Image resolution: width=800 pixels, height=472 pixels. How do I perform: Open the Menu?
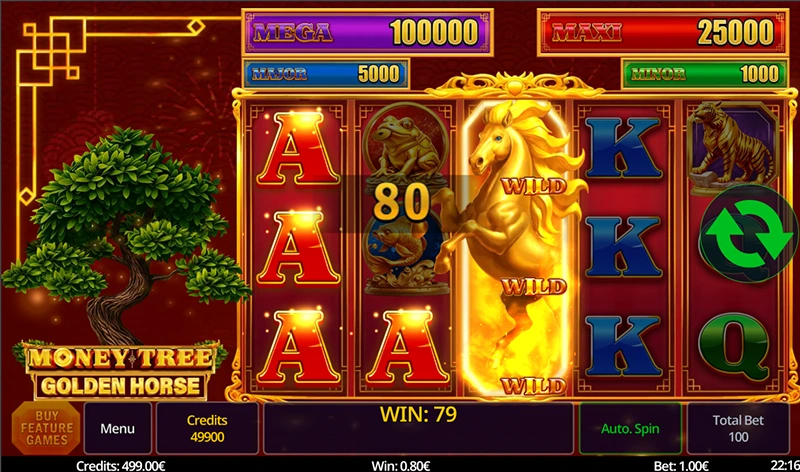(117, 429)
